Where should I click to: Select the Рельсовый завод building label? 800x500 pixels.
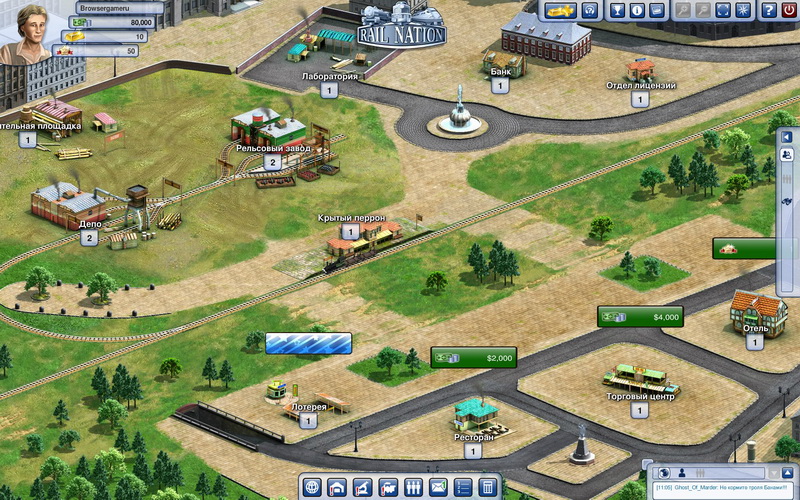click(272, 148)
